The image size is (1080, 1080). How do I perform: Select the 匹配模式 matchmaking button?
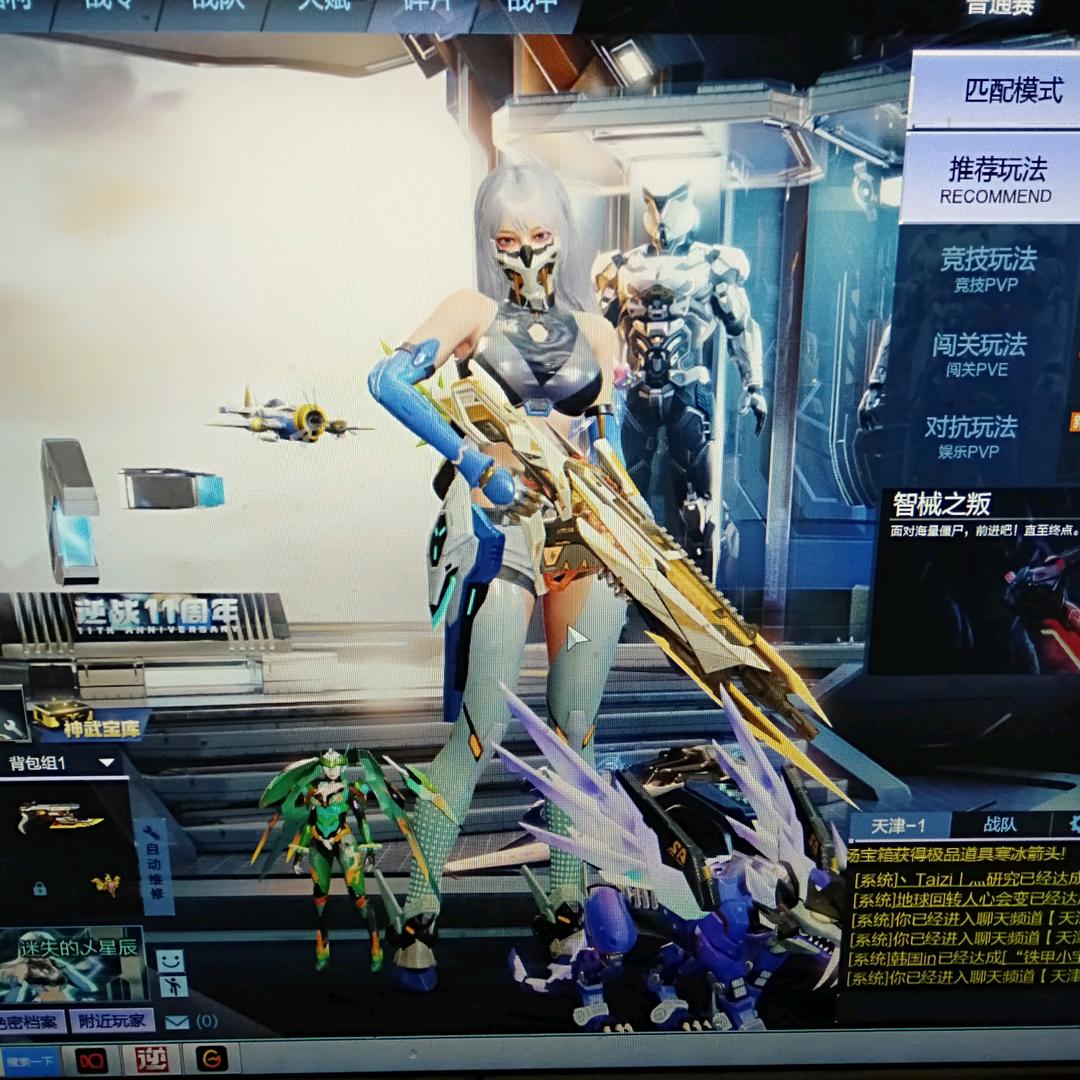pos(1012,91)
